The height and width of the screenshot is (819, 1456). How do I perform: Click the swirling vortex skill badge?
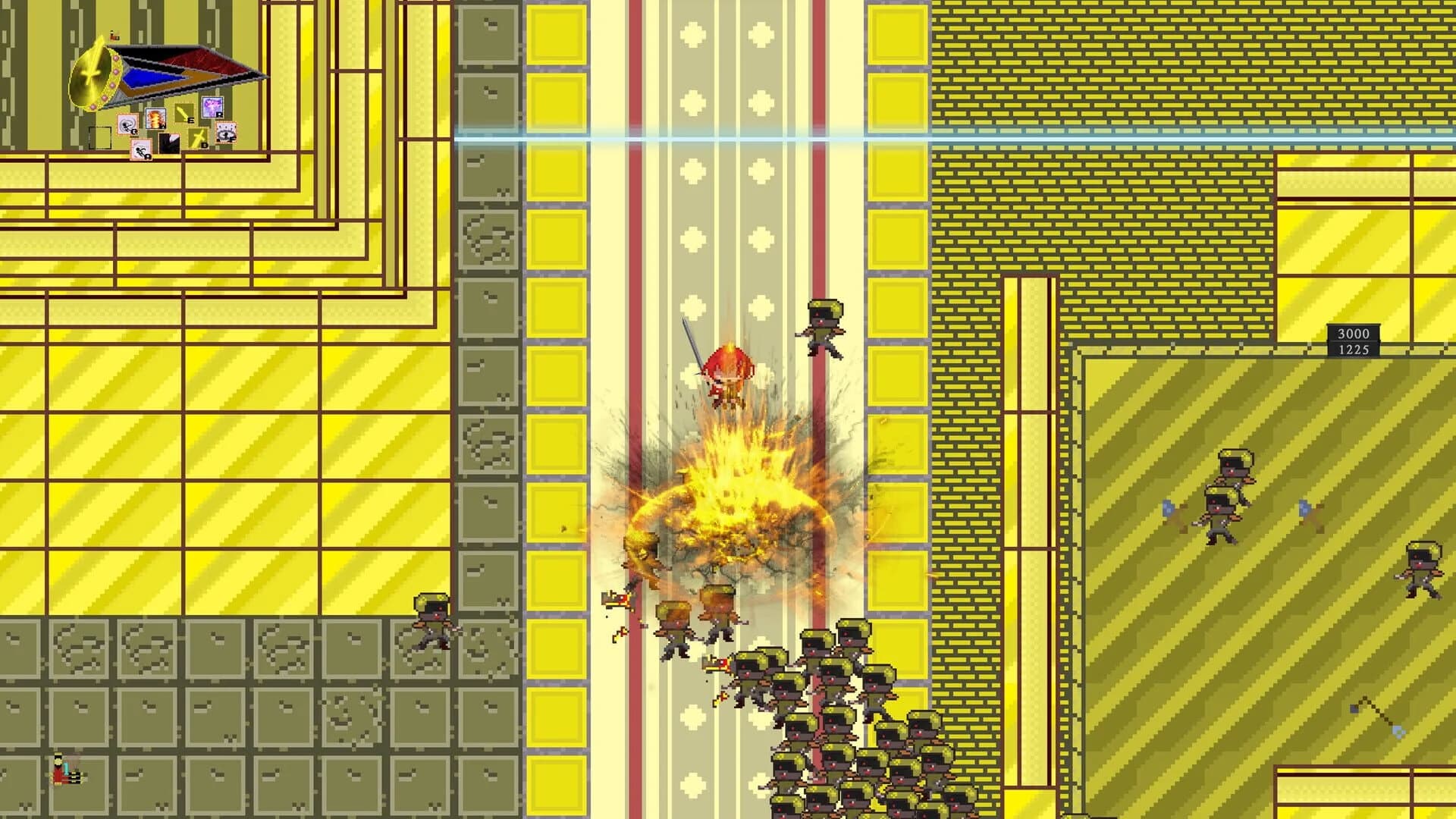129,125
